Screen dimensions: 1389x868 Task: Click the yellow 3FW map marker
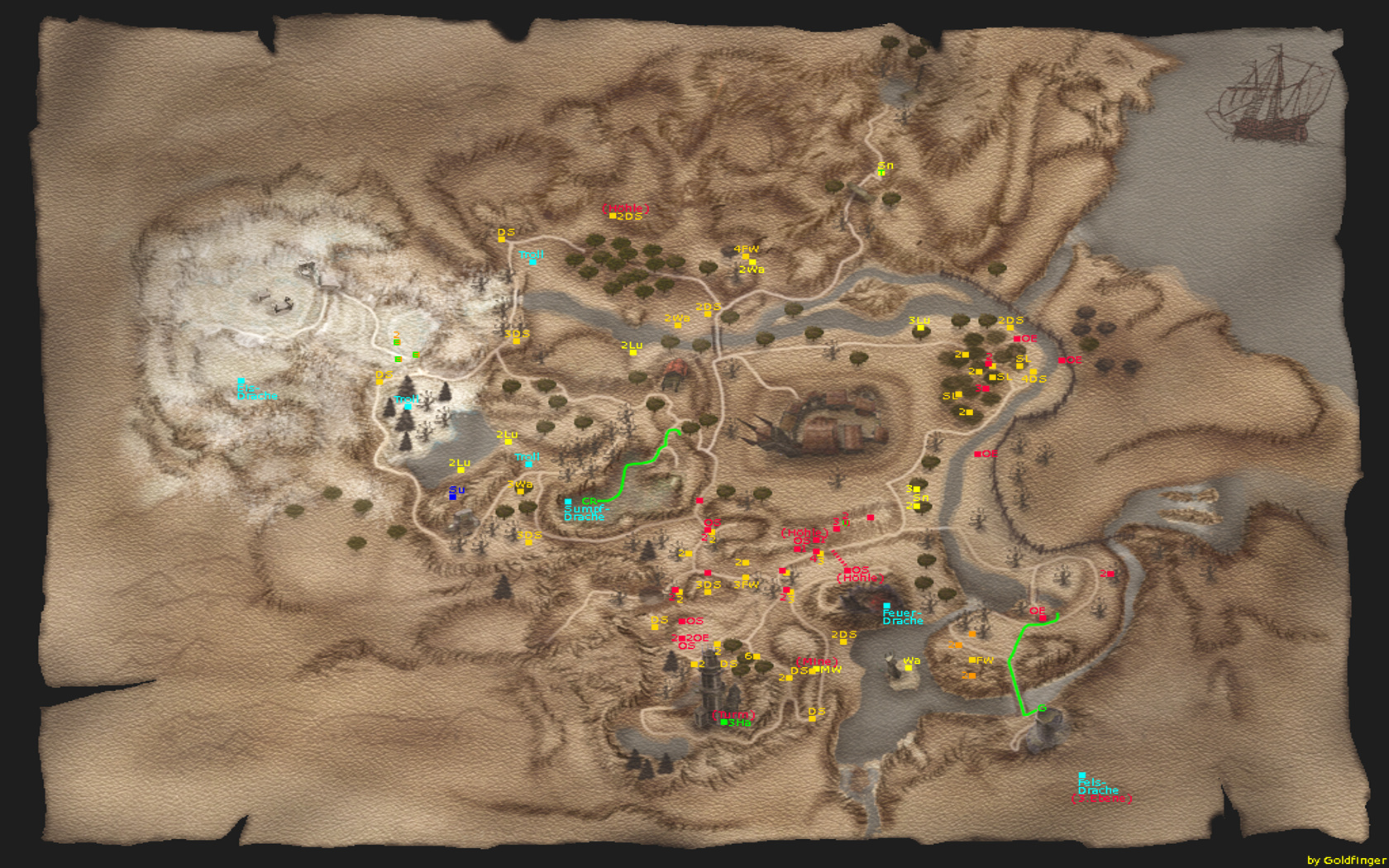[x=746, y=578]
